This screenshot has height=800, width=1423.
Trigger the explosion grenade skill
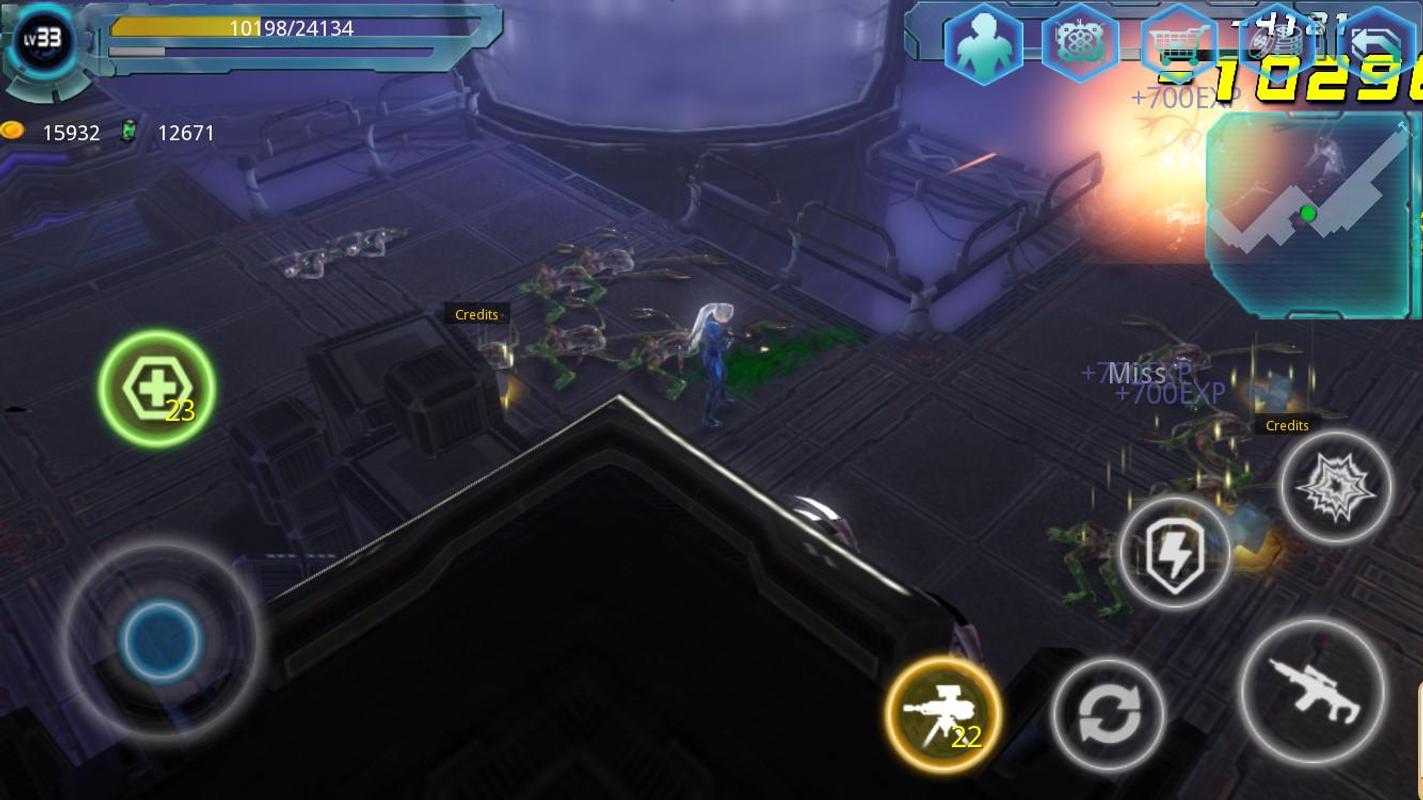[1337, 487]
